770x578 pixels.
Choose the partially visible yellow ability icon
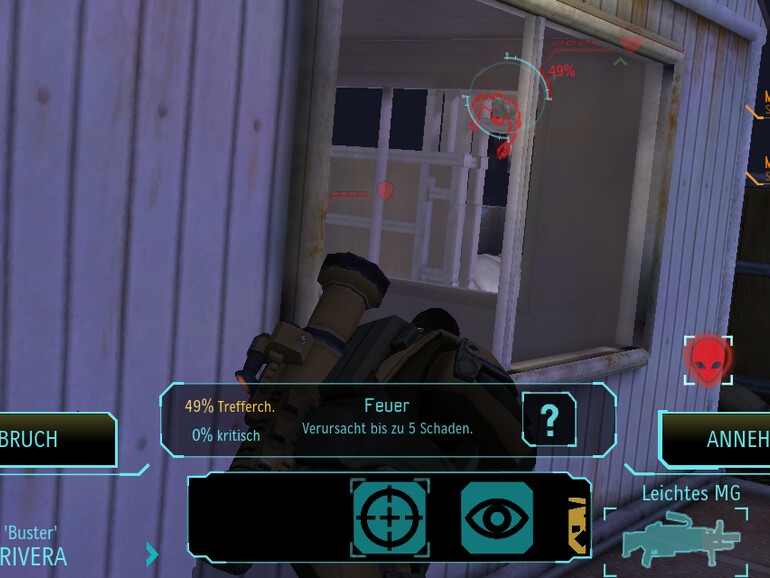click(579, 523)
